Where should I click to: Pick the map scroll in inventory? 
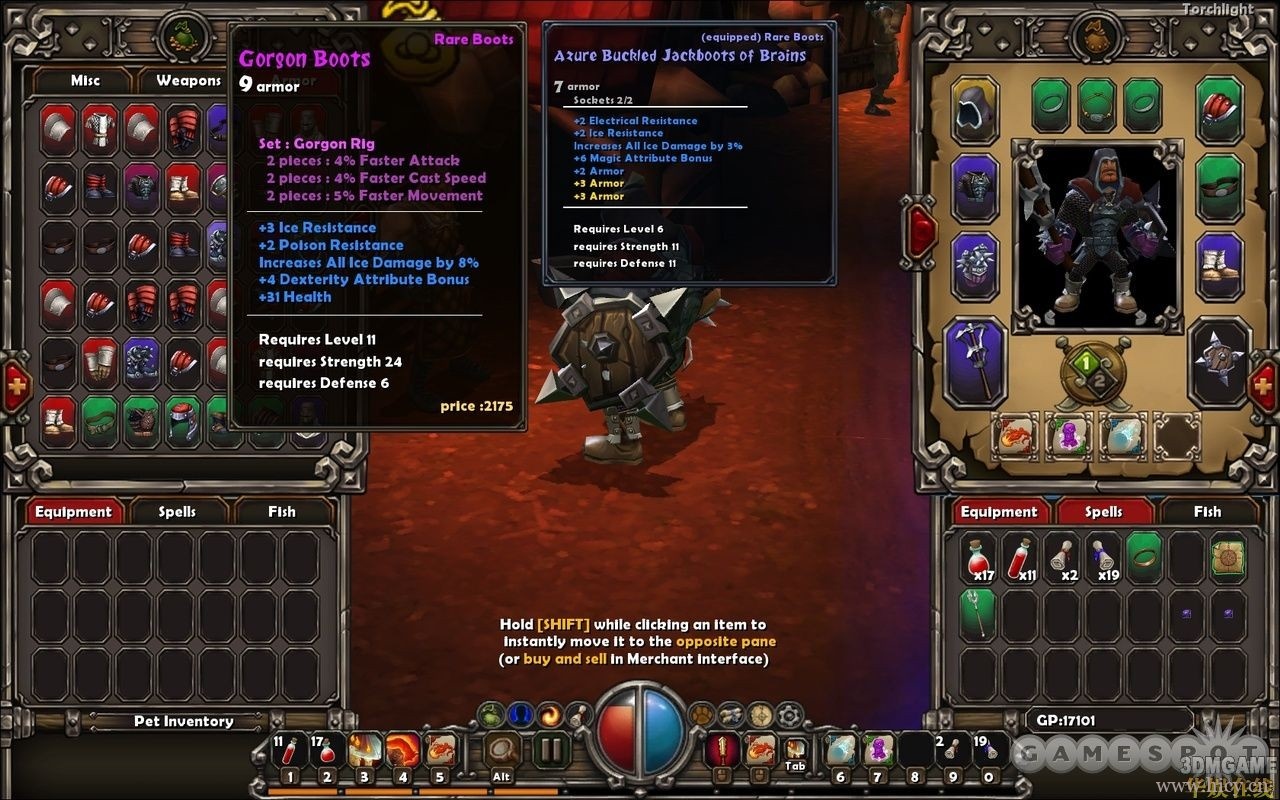click(x=1227, y=558)
